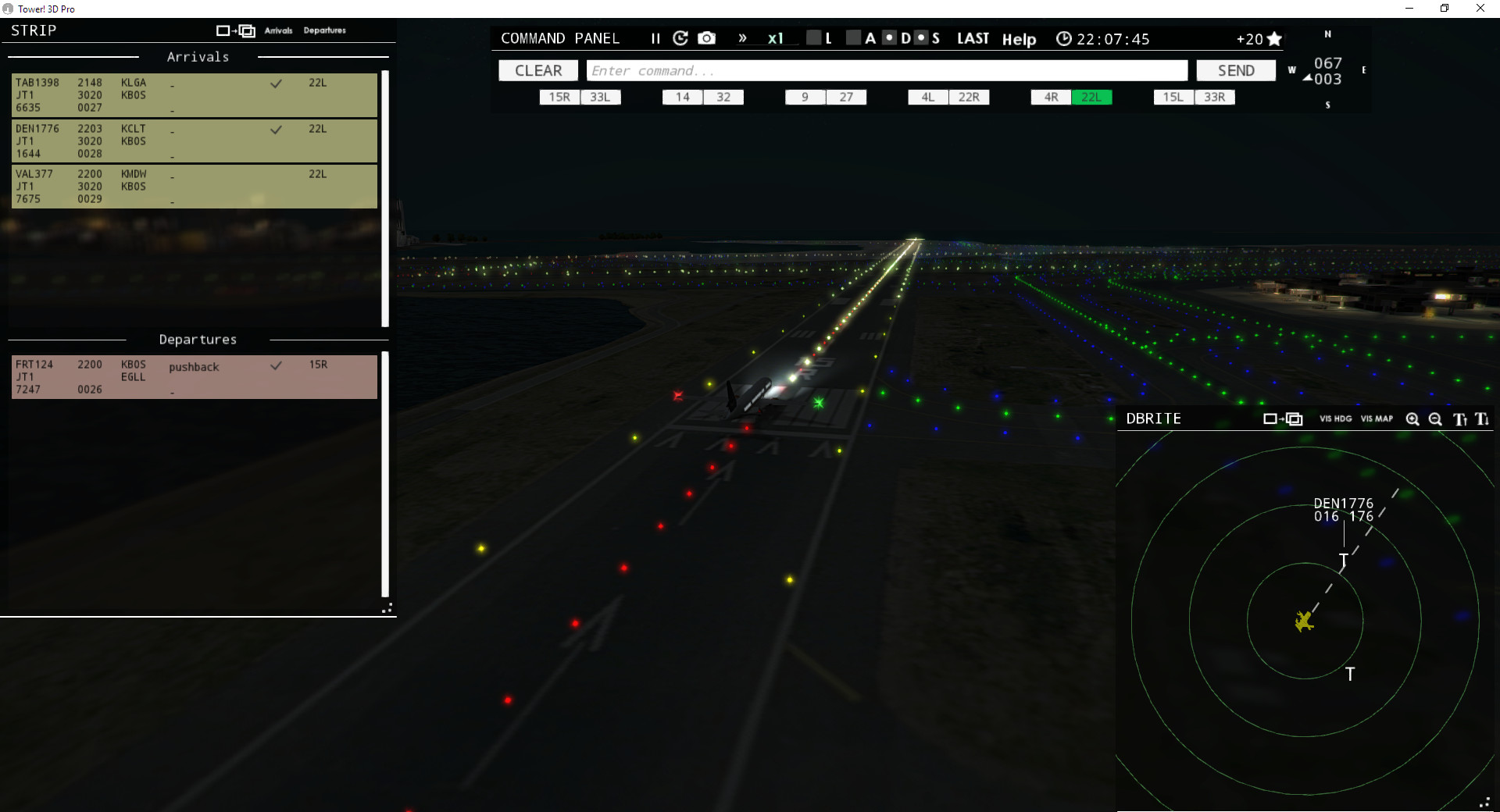This screenshot has width=1500, height=812.
Task: Click the Enter command text field
Action: pyautogui.click(x=887, y=70)
